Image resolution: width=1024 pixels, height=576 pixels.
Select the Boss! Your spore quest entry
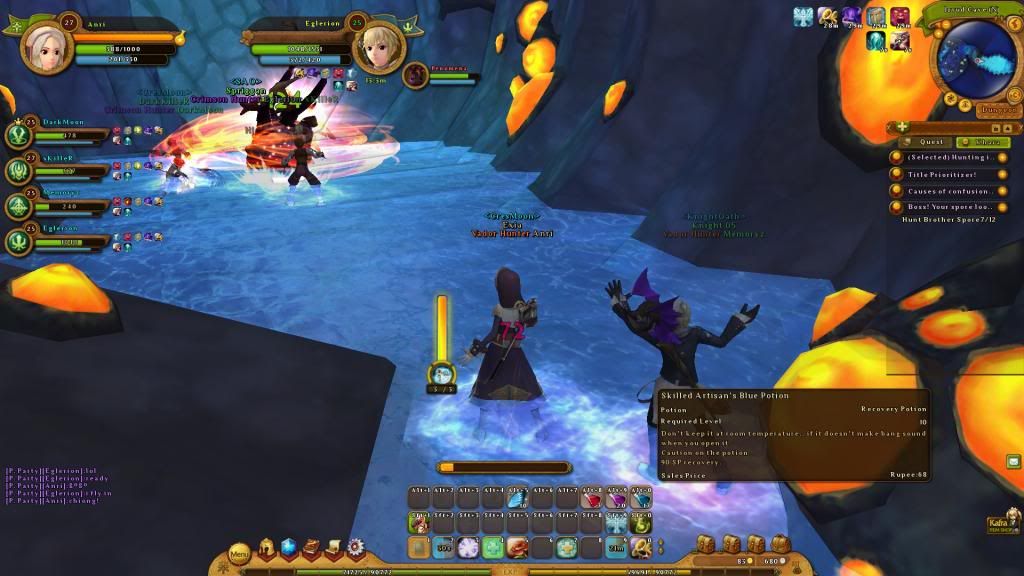click(x=948, y=207)
